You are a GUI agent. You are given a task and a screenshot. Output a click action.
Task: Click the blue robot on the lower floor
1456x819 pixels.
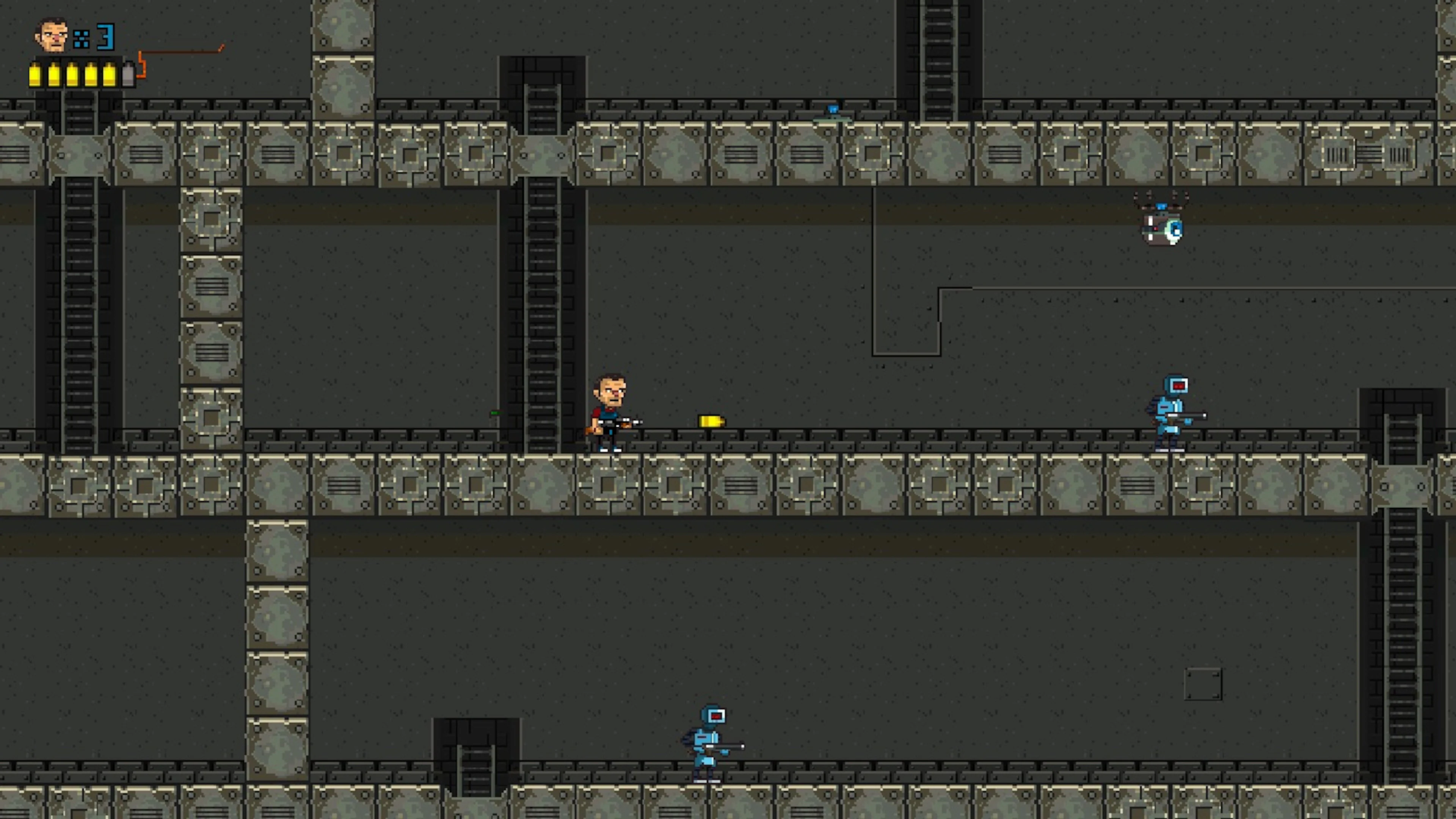click(706, 741)
